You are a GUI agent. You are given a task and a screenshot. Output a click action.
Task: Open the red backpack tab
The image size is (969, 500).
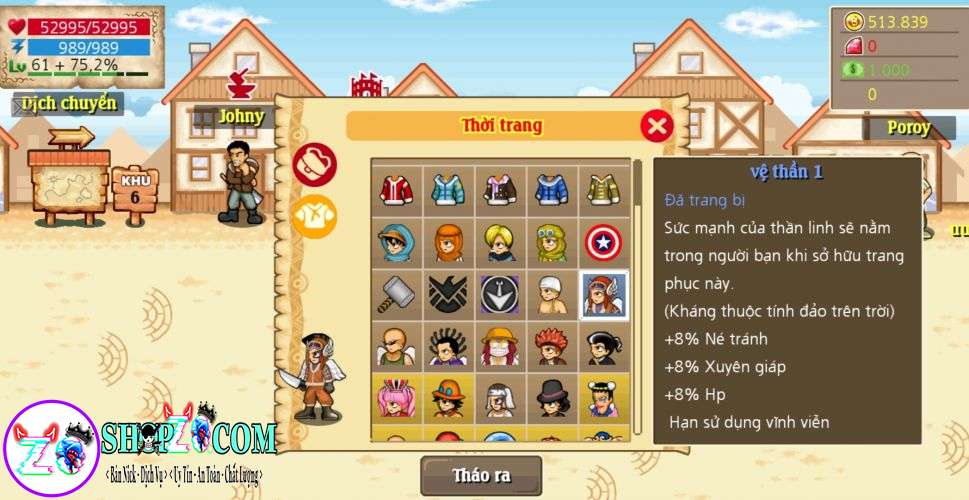[x=314, y=164]
